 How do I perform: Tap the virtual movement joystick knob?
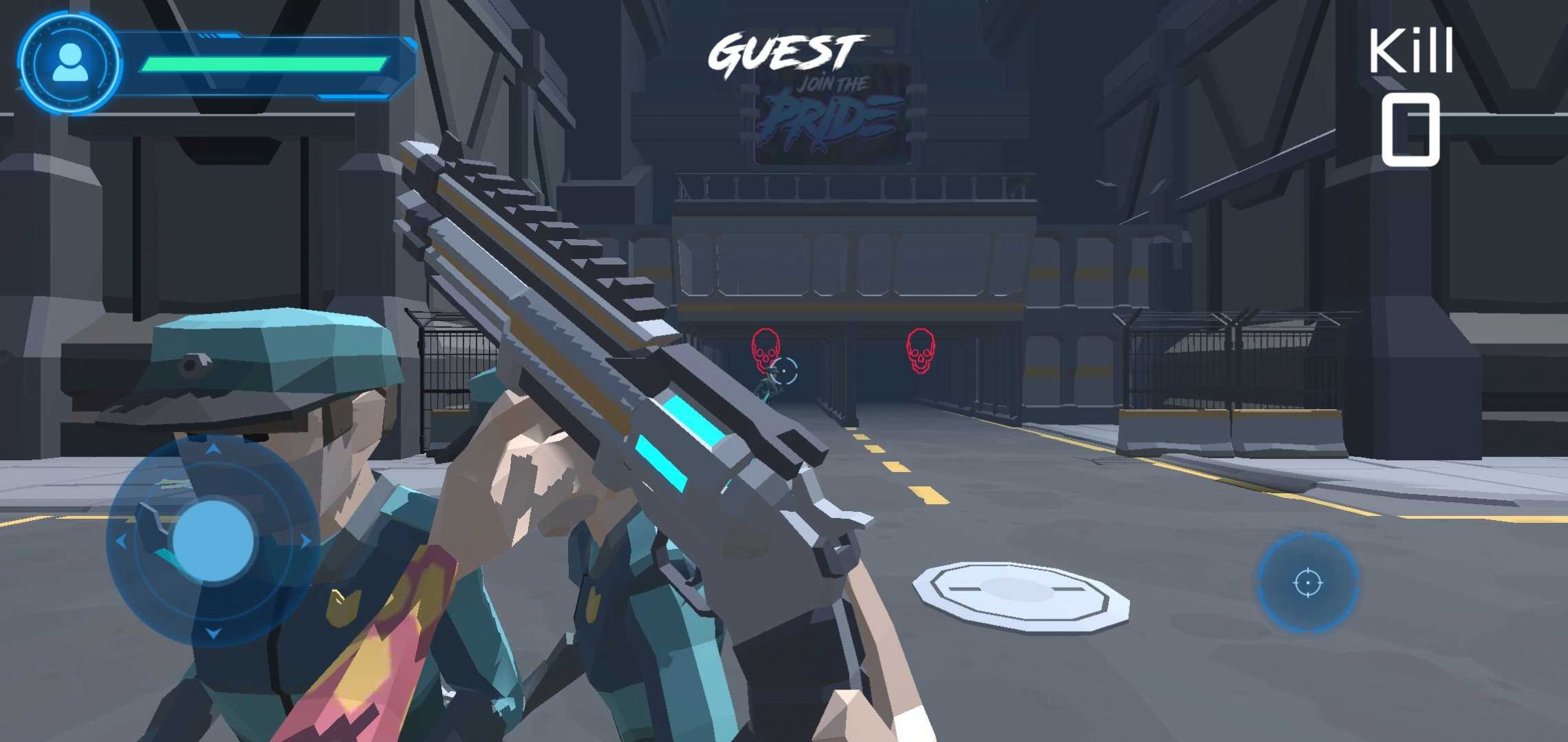[x=213, y=541]
